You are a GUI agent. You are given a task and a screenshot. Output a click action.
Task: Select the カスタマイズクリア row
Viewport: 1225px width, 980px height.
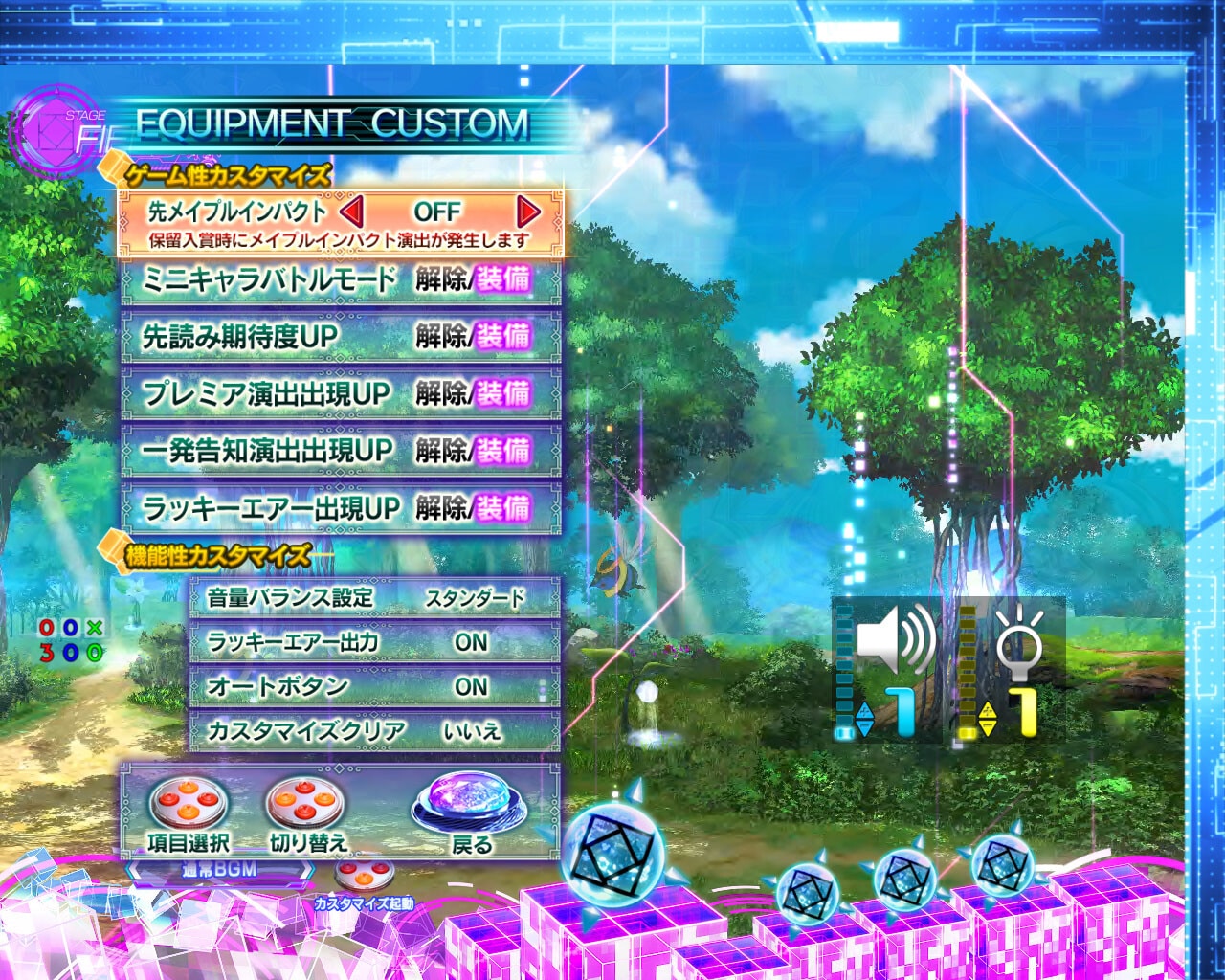(x=374, y=731)
